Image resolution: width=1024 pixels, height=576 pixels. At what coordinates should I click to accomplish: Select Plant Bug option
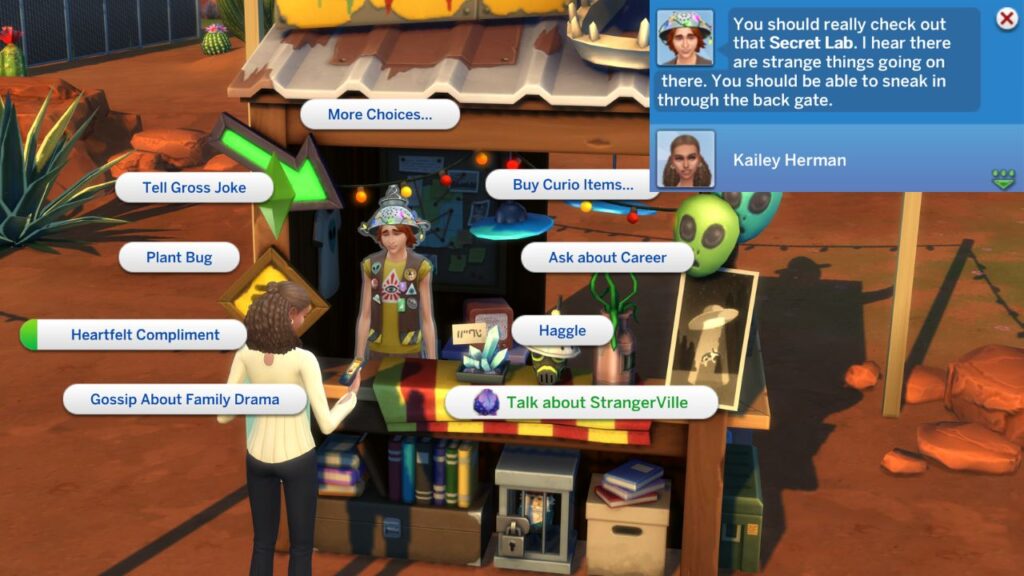point(179,257)
